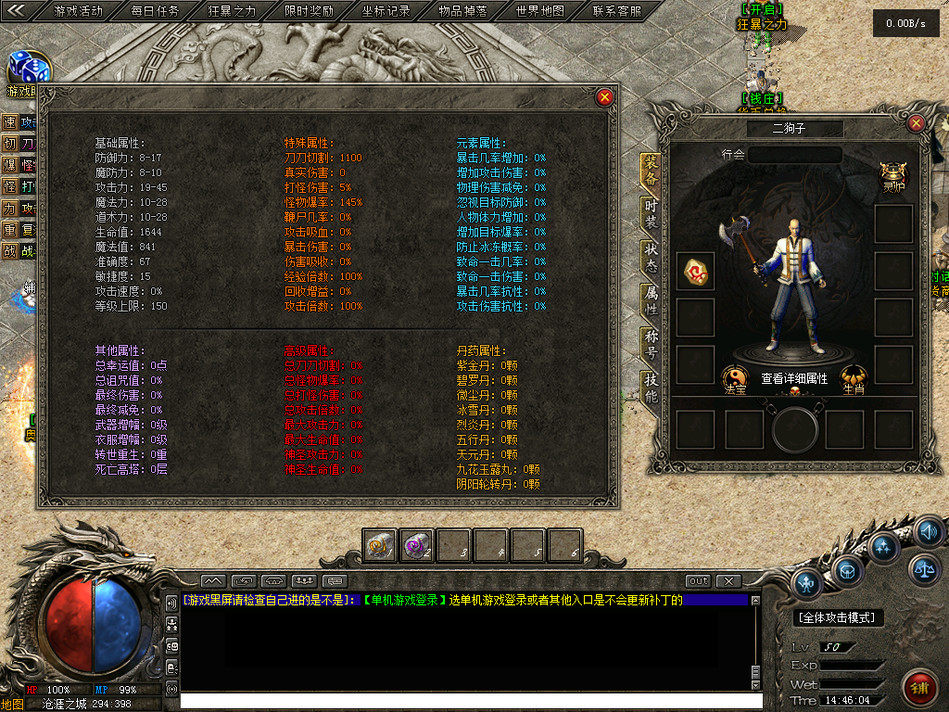This screenshot has height=712, width=949.
Task: Close the attributes detail window
Action: pos(604,97)
